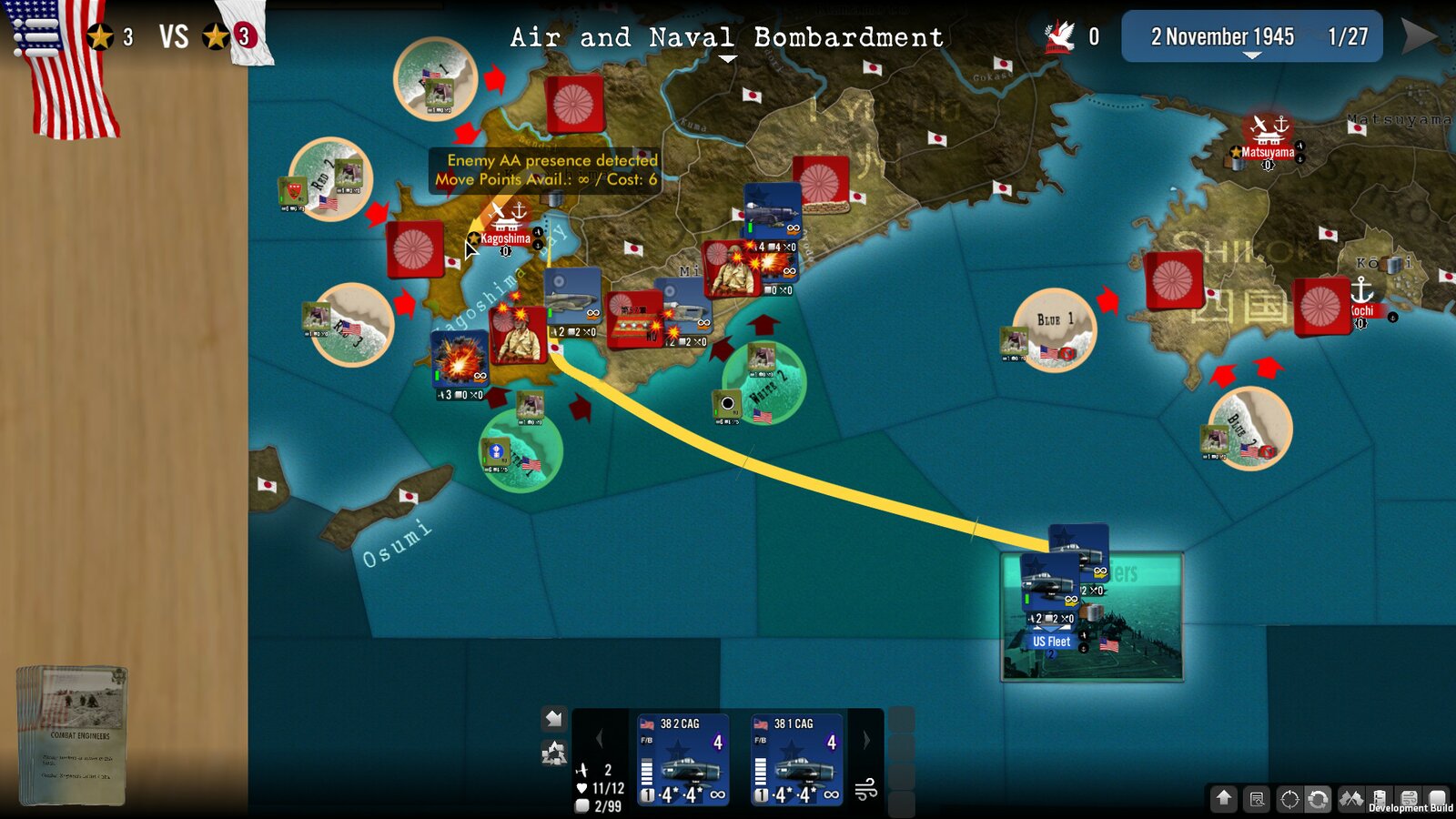
Task: Click the cycle units refresh icon
Action: [x=1319, y=800]
